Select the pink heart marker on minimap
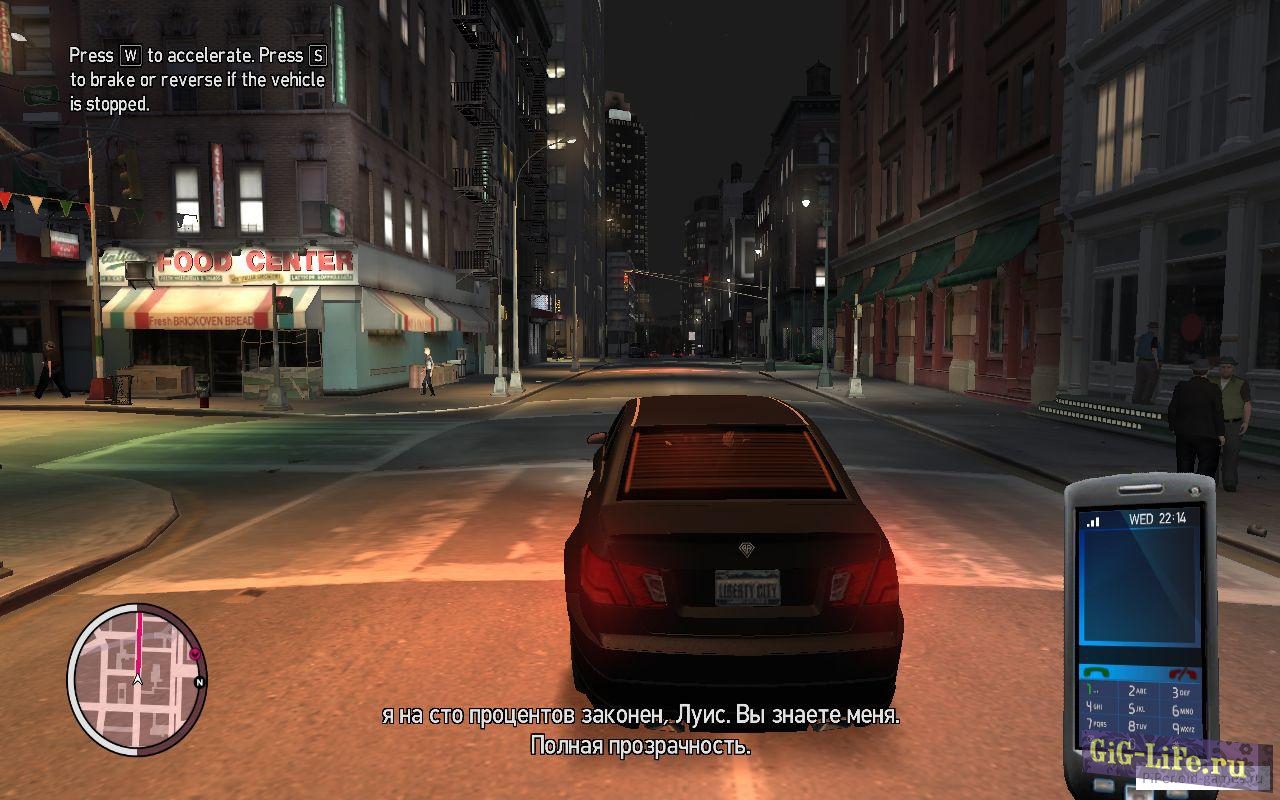Viewport: 1280px width, 800px height. click(x=195, y=654)
